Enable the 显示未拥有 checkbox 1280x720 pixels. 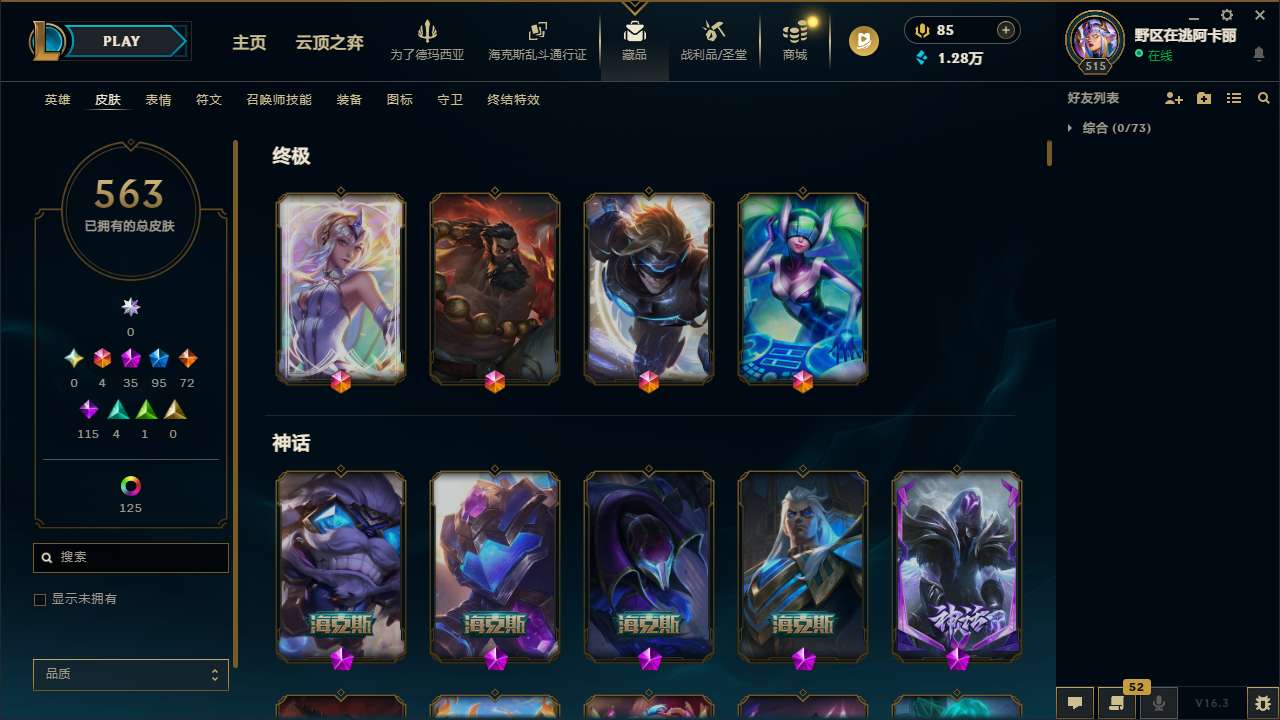[40, 599]
